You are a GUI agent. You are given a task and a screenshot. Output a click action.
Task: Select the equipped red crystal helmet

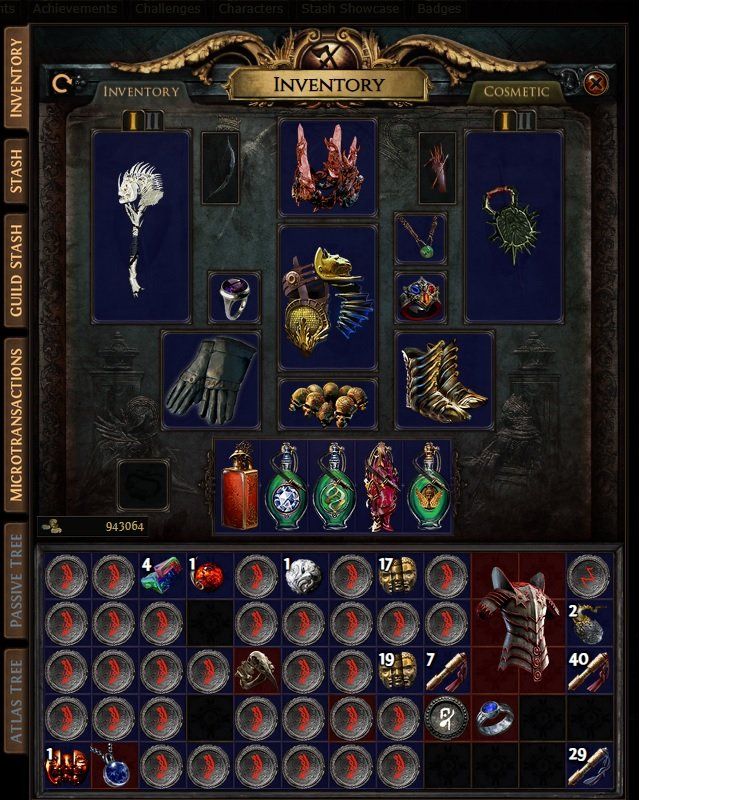327,167
